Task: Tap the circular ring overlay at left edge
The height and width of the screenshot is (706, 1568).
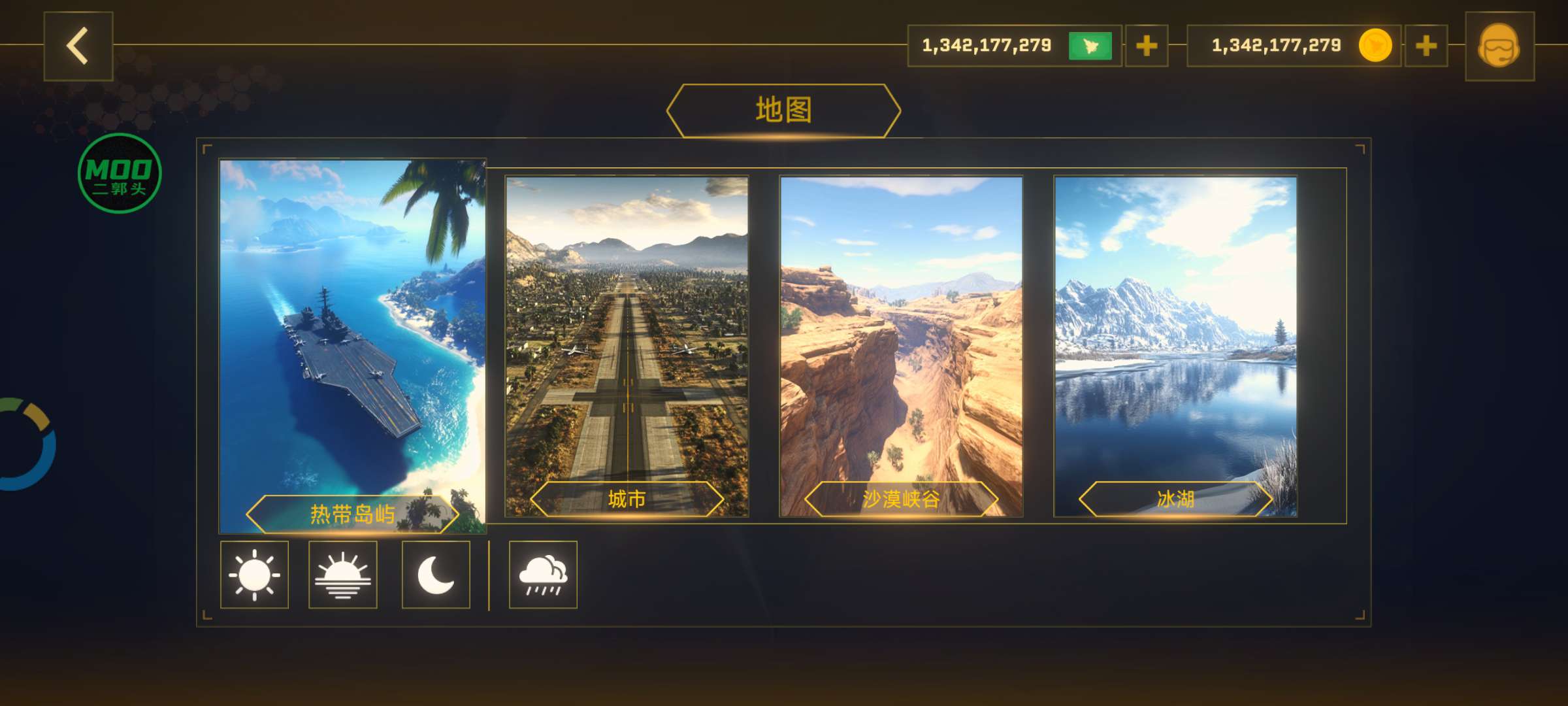Action: click(x=26, y=444)
